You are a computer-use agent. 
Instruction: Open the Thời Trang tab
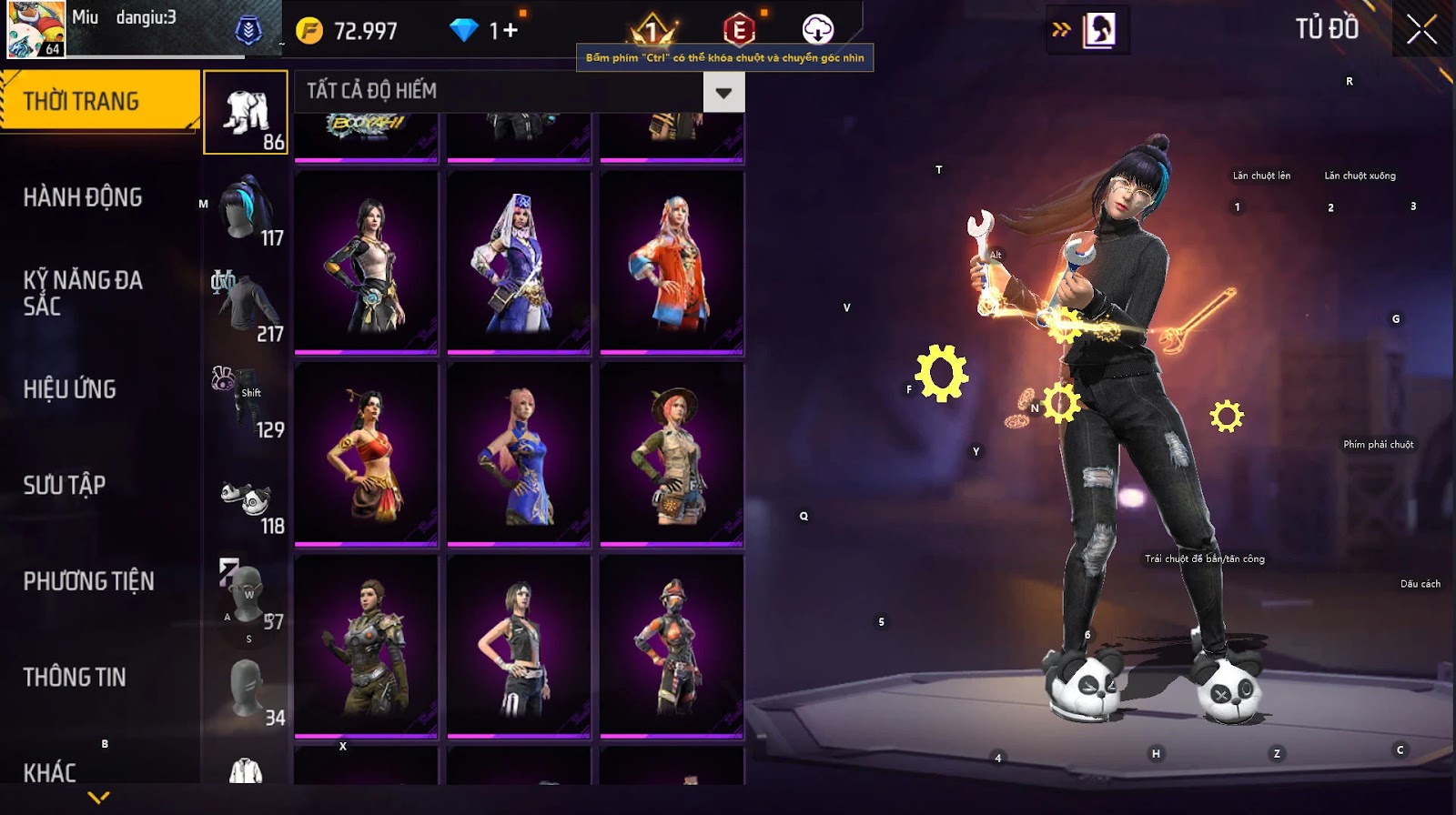tap(98, 101)
